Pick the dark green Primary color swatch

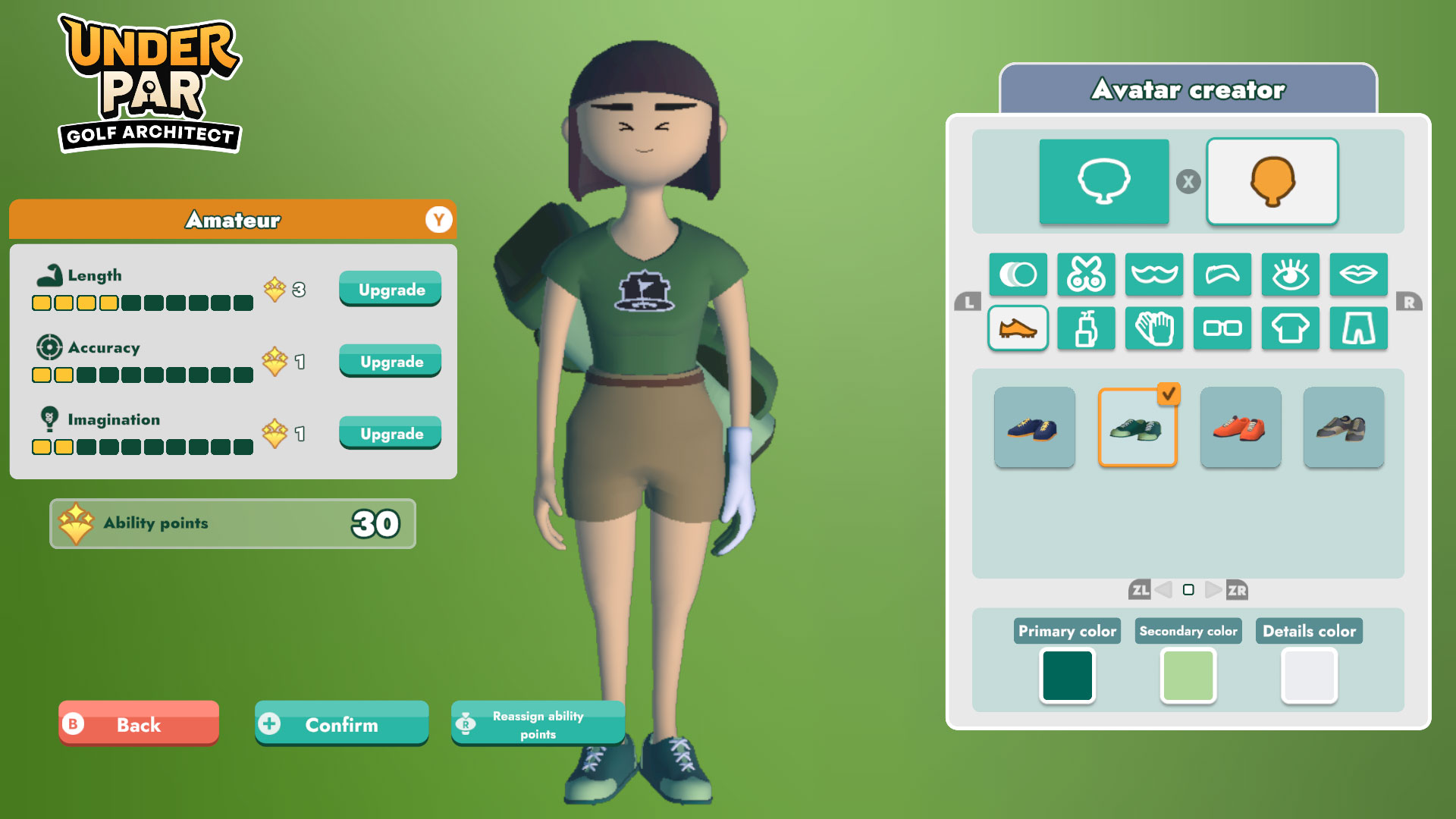pos(1067,676)
